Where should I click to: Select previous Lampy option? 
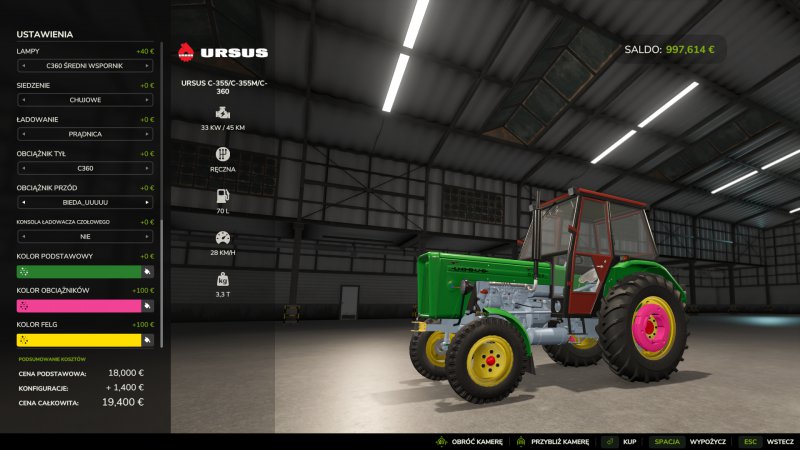[22, 66]
